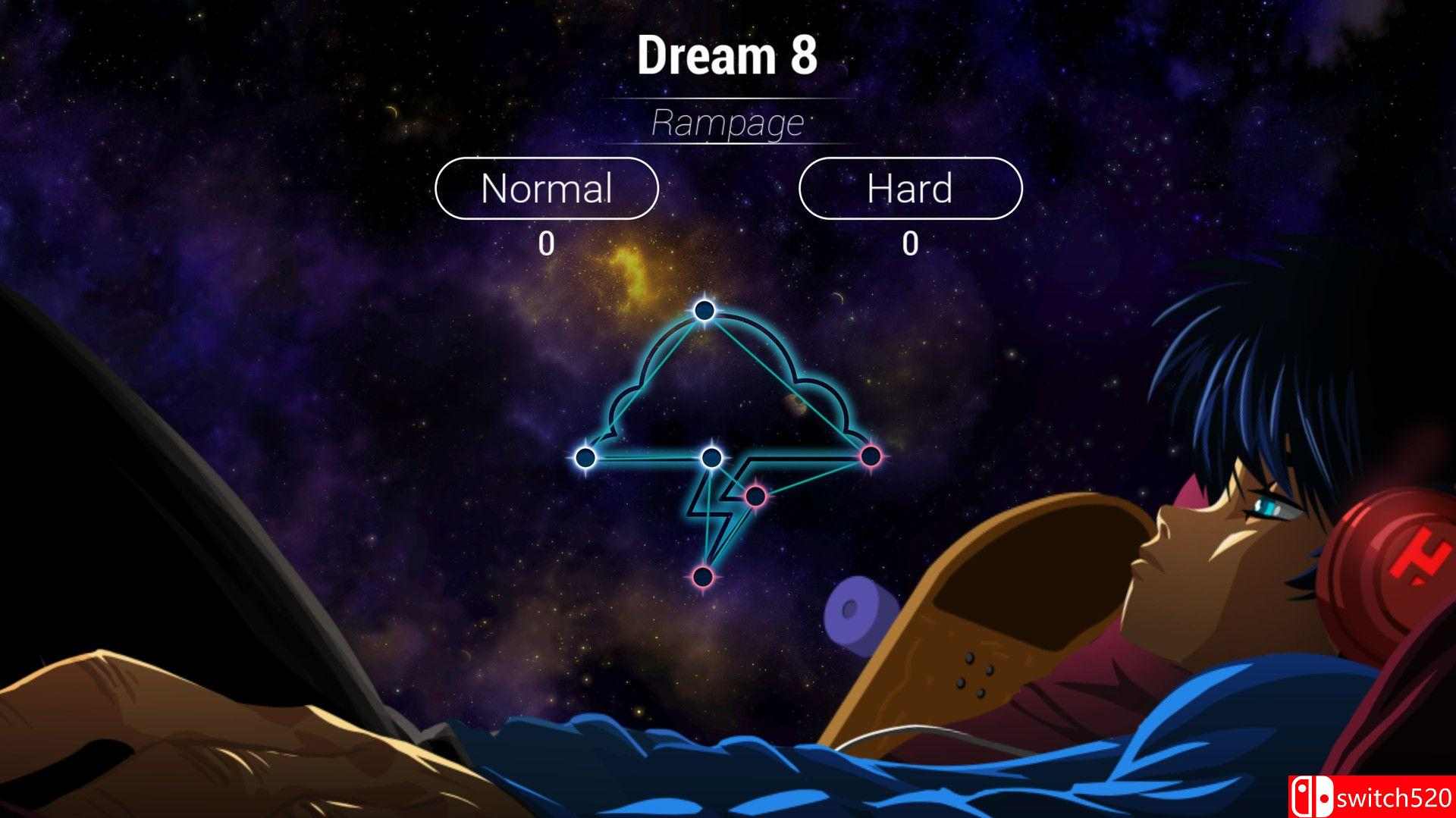Click the center star node of the constellation

(711, 457)
